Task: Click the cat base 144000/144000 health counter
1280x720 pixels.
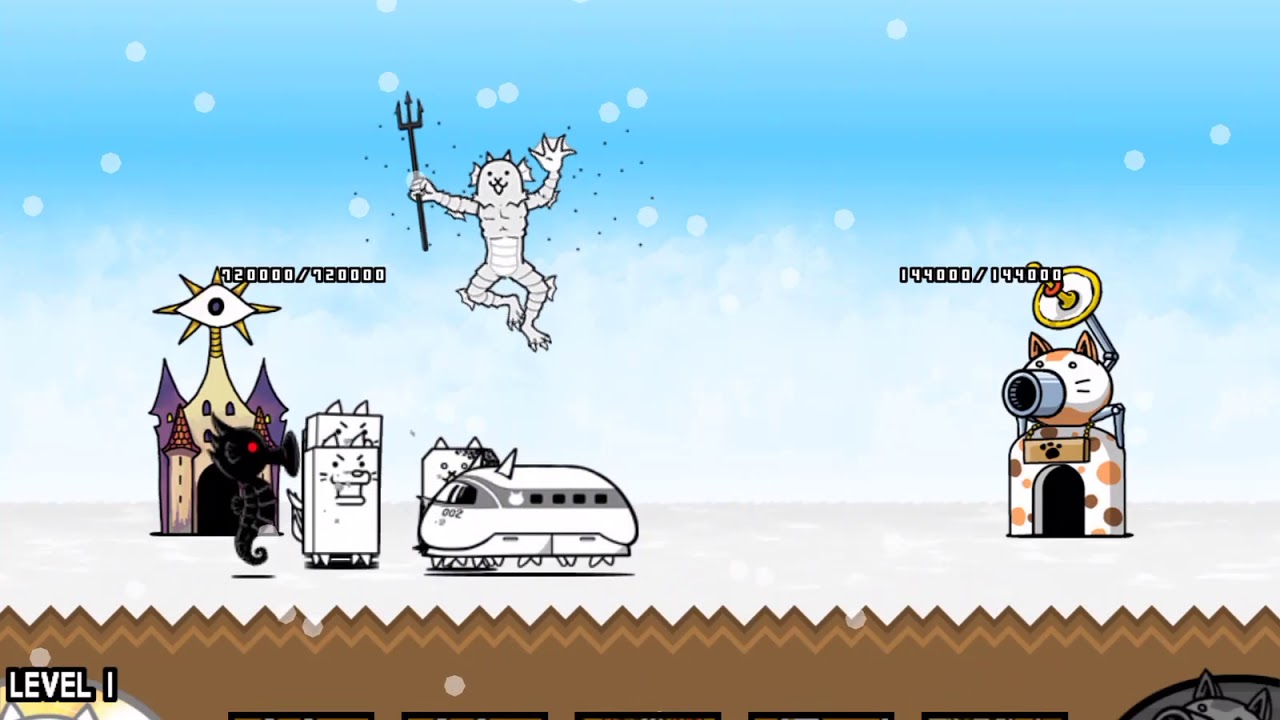Action: click(980, 273)
